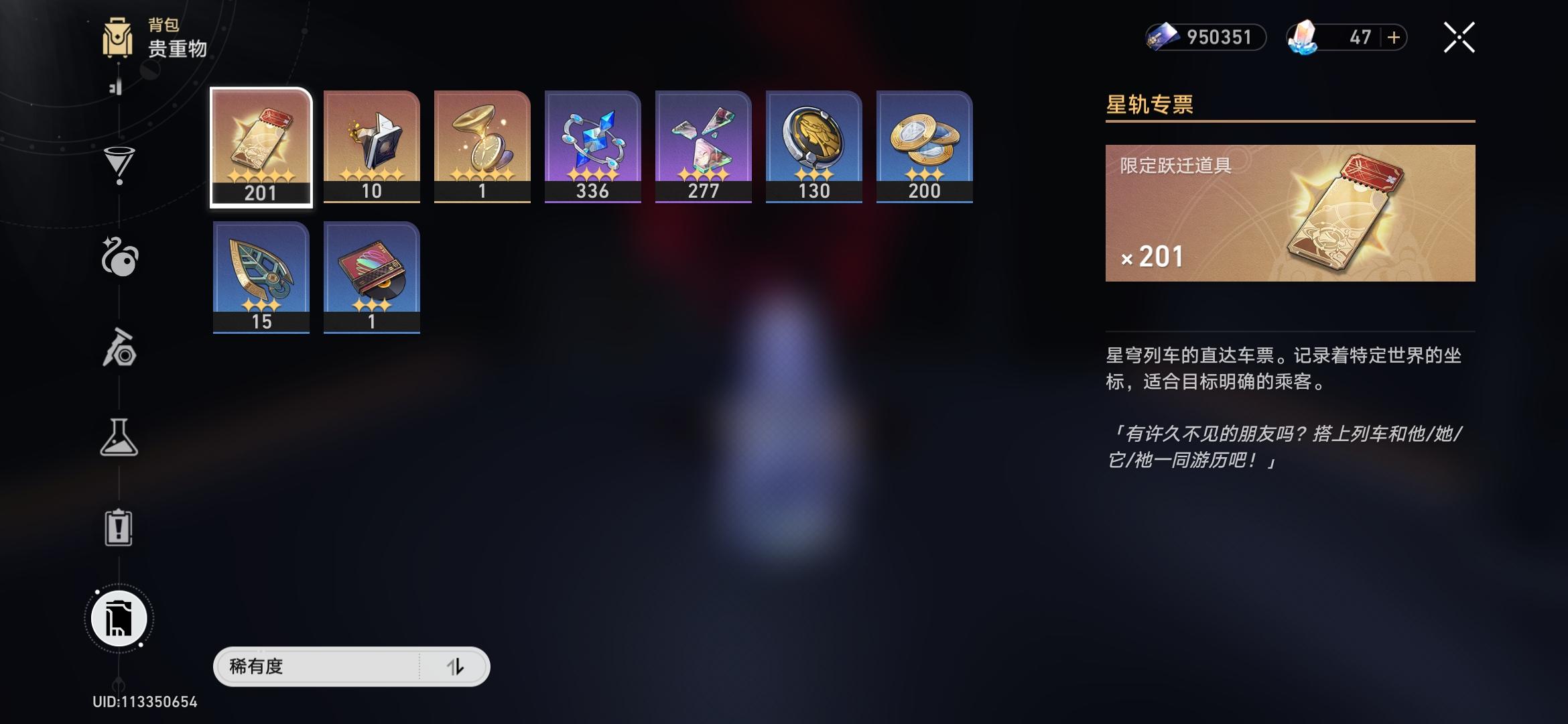1568x724 pixels.
Task: Select the consumables clipboard category icon
Action: click(x=119, y=530)
